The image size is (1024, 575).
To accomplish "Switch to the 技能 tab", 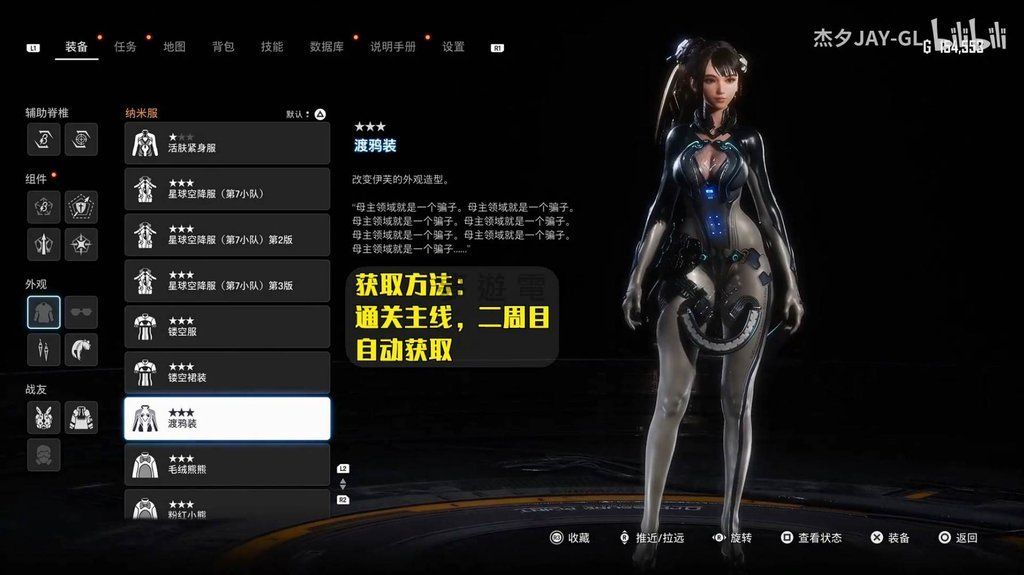I will pyautogui.click(x=272, y=47).
